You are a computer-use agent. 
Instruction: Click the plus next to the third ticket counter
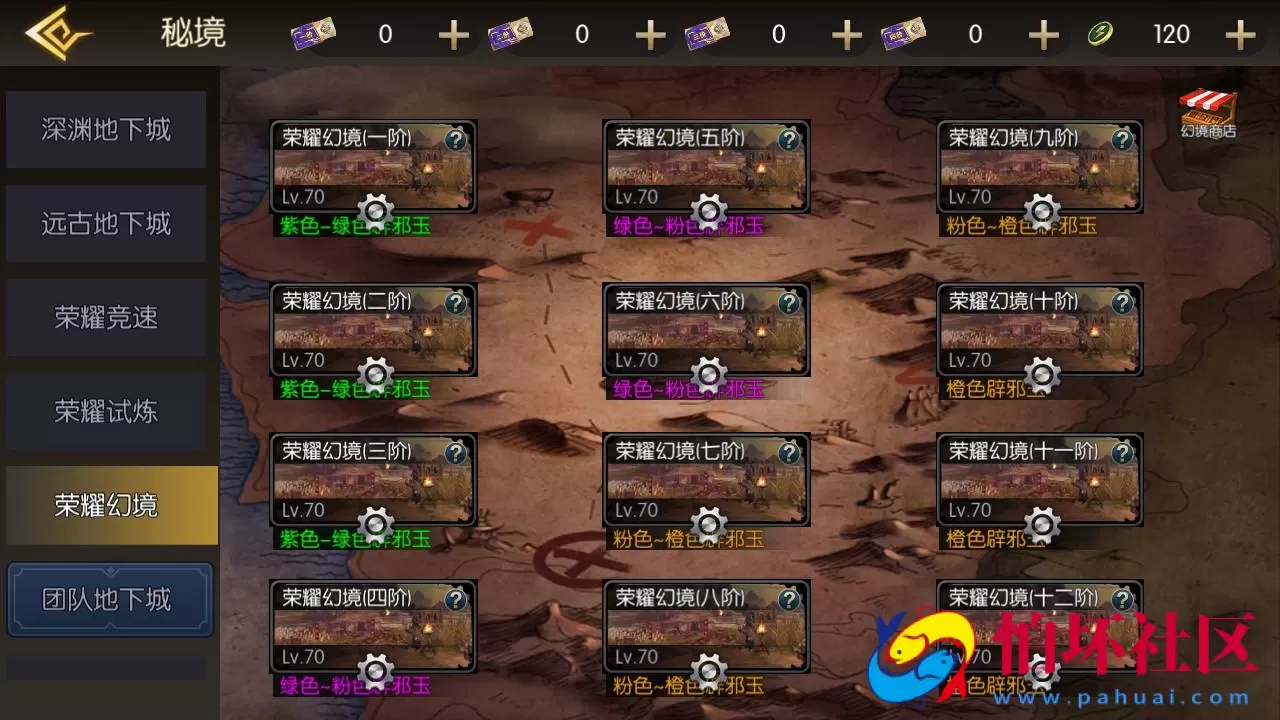847,33
